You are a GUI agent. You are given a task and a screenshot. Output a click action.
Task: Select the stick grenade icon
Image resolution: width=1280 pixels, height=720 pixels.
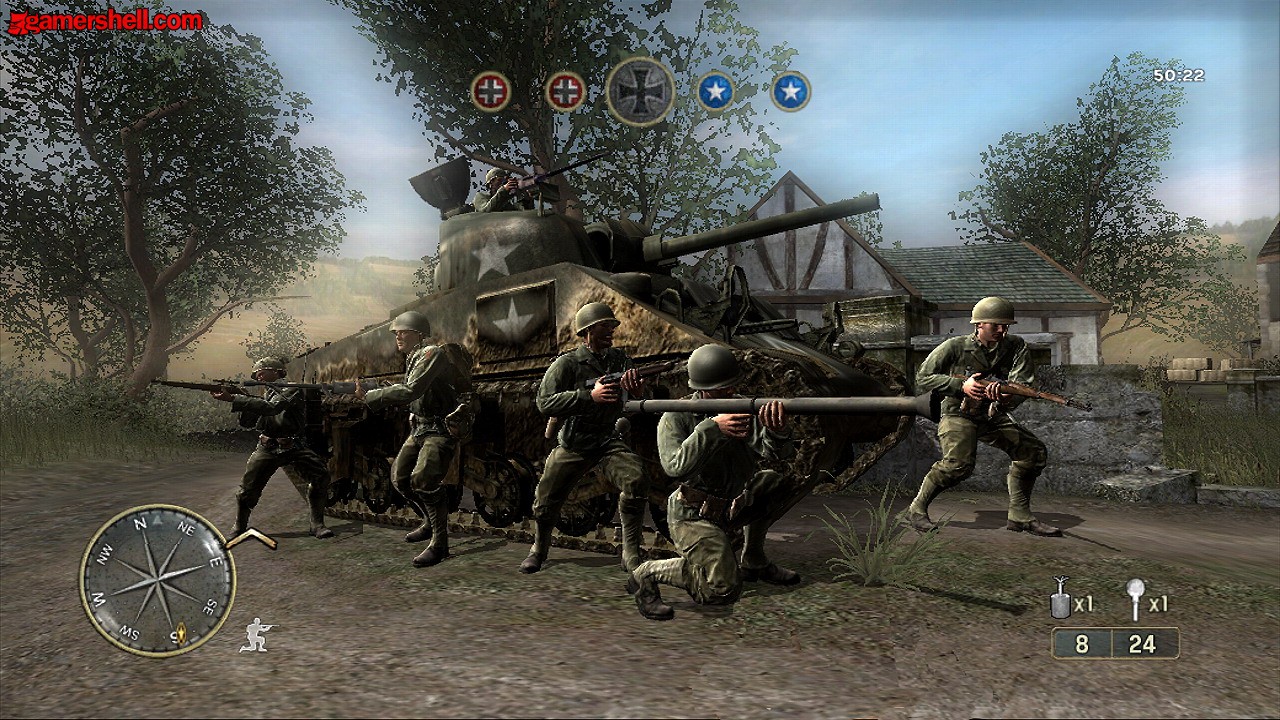(x=1135, y=600)
